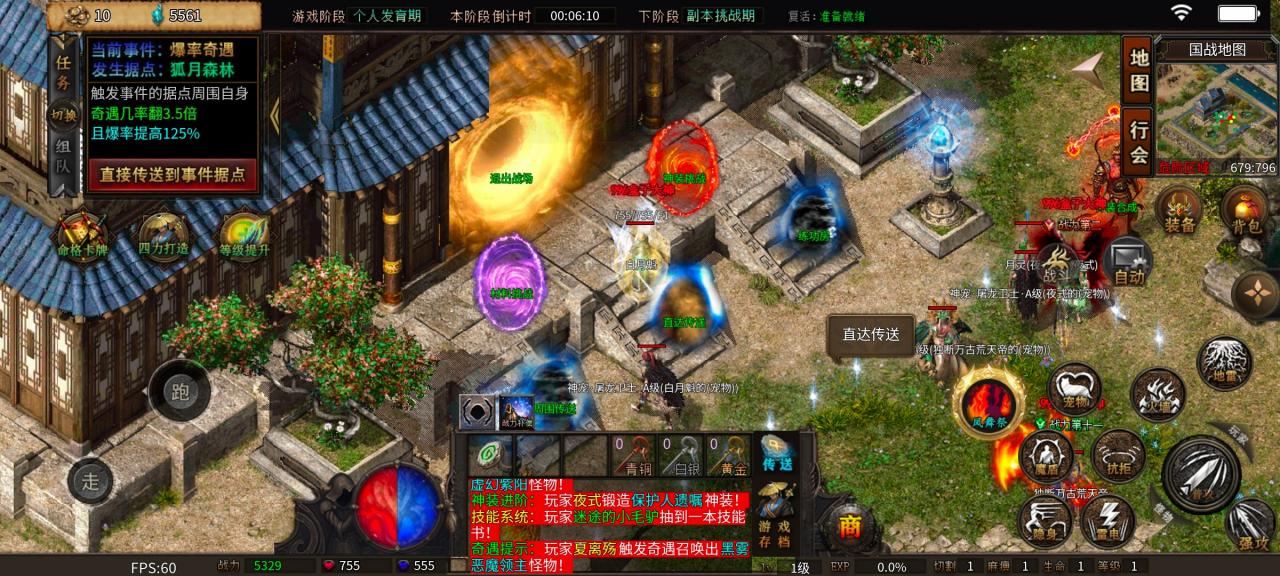
Task: Open the 地图 map button
Action: [x=1138, y=71]
